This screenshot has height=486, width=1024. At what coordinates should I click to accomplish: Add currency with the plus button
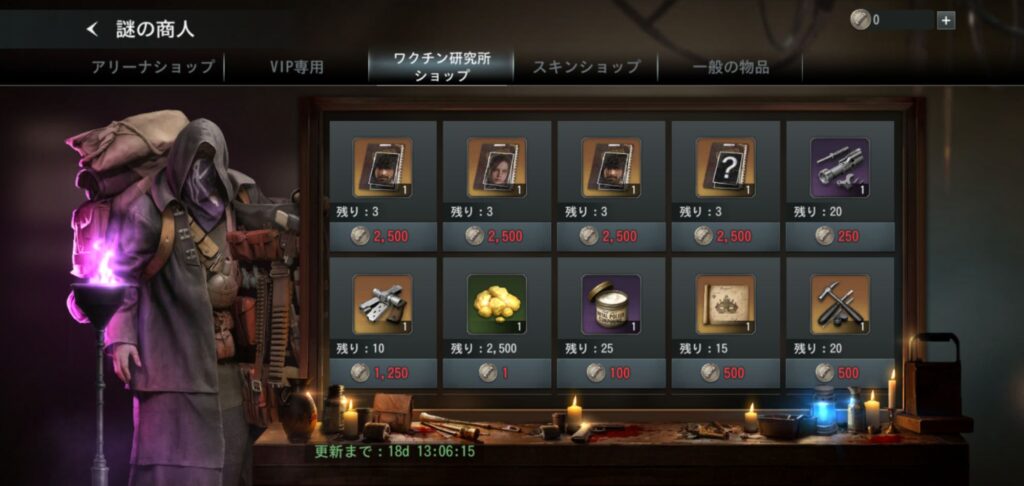(x=946, y=19)
